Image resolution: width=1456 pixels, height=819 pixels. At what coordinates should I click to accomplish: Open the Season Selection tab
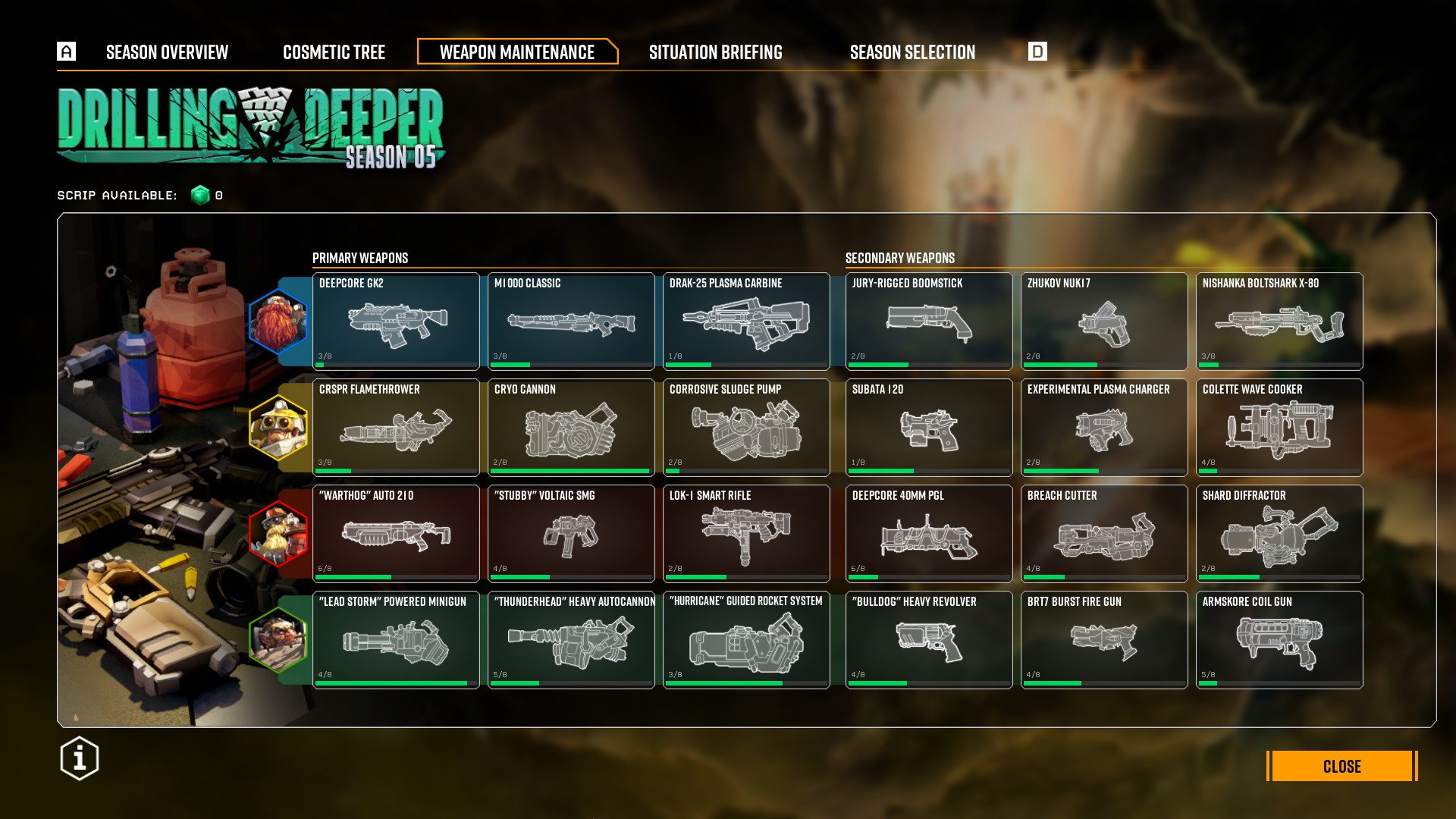(x=912, y=52)
